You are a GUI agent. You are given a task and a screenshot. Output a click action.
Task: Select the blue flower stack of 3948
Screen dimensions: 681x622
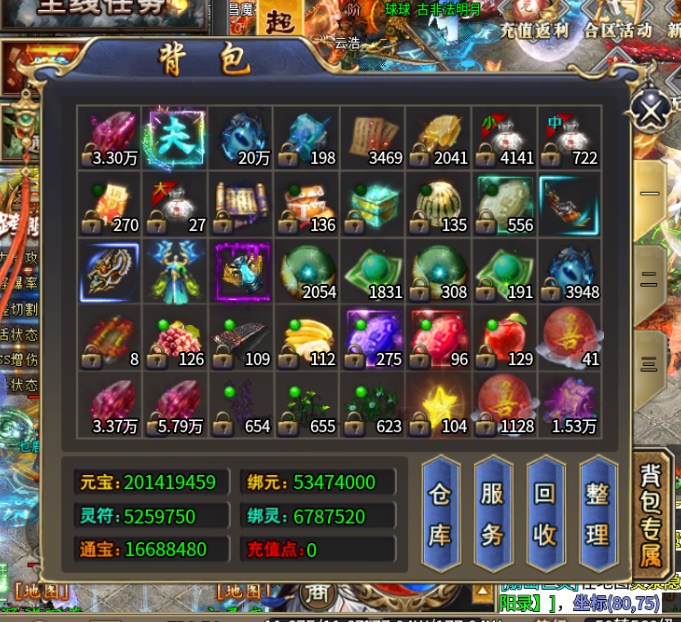(x=570, y=271)
